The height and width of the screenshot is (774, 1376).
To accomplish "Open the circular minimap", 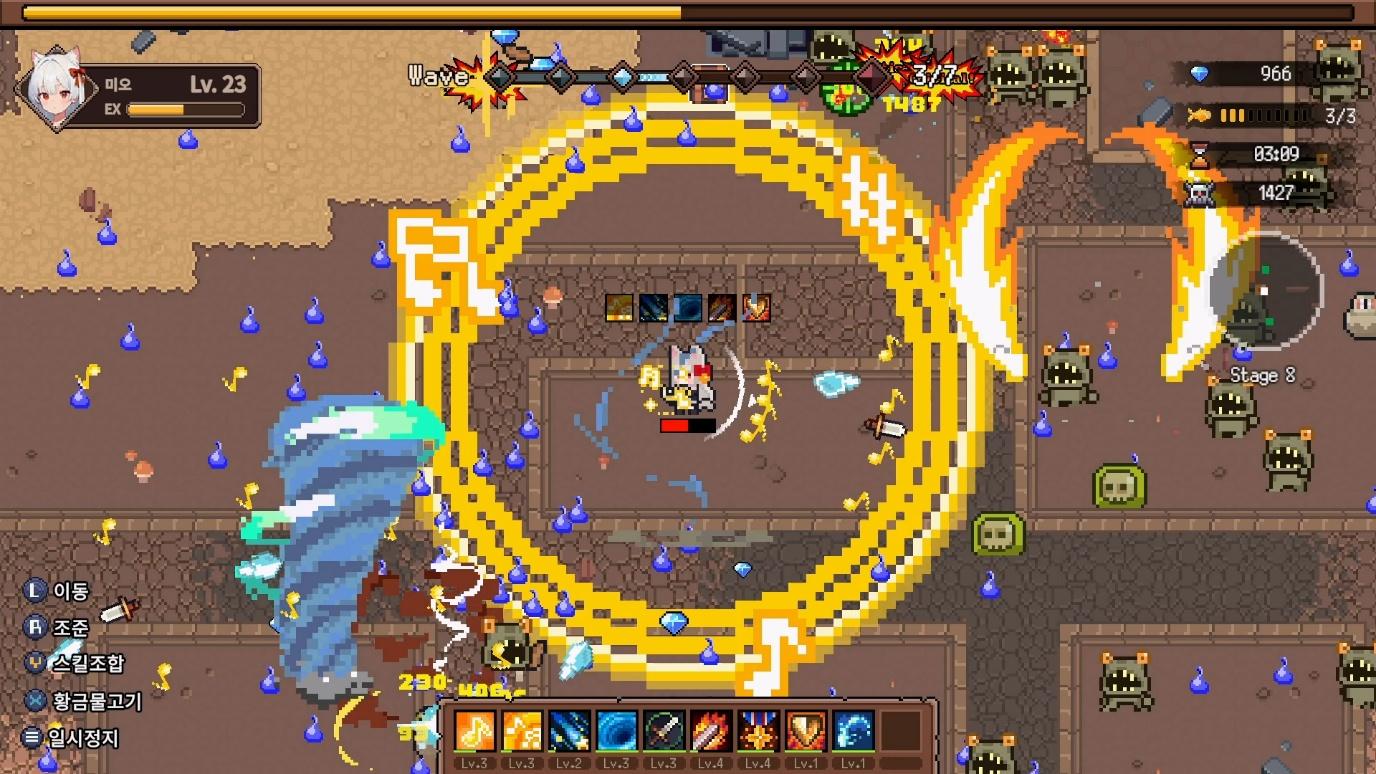I will point(1266,291).
